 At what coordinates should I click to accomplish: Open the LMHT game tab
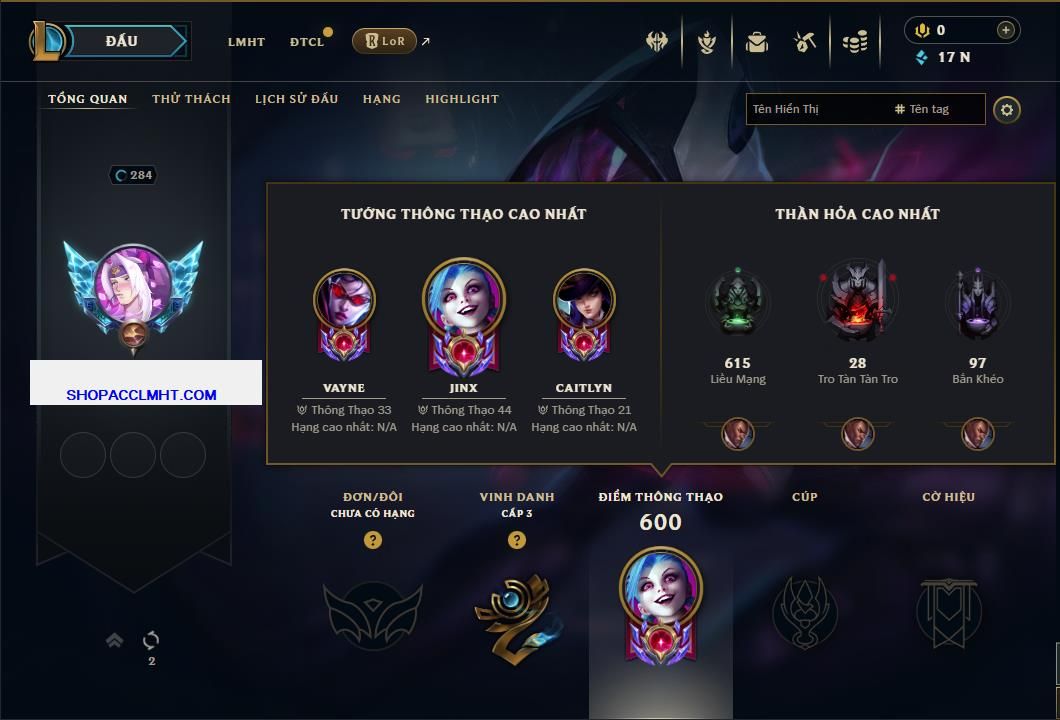(x=246, y=42)
